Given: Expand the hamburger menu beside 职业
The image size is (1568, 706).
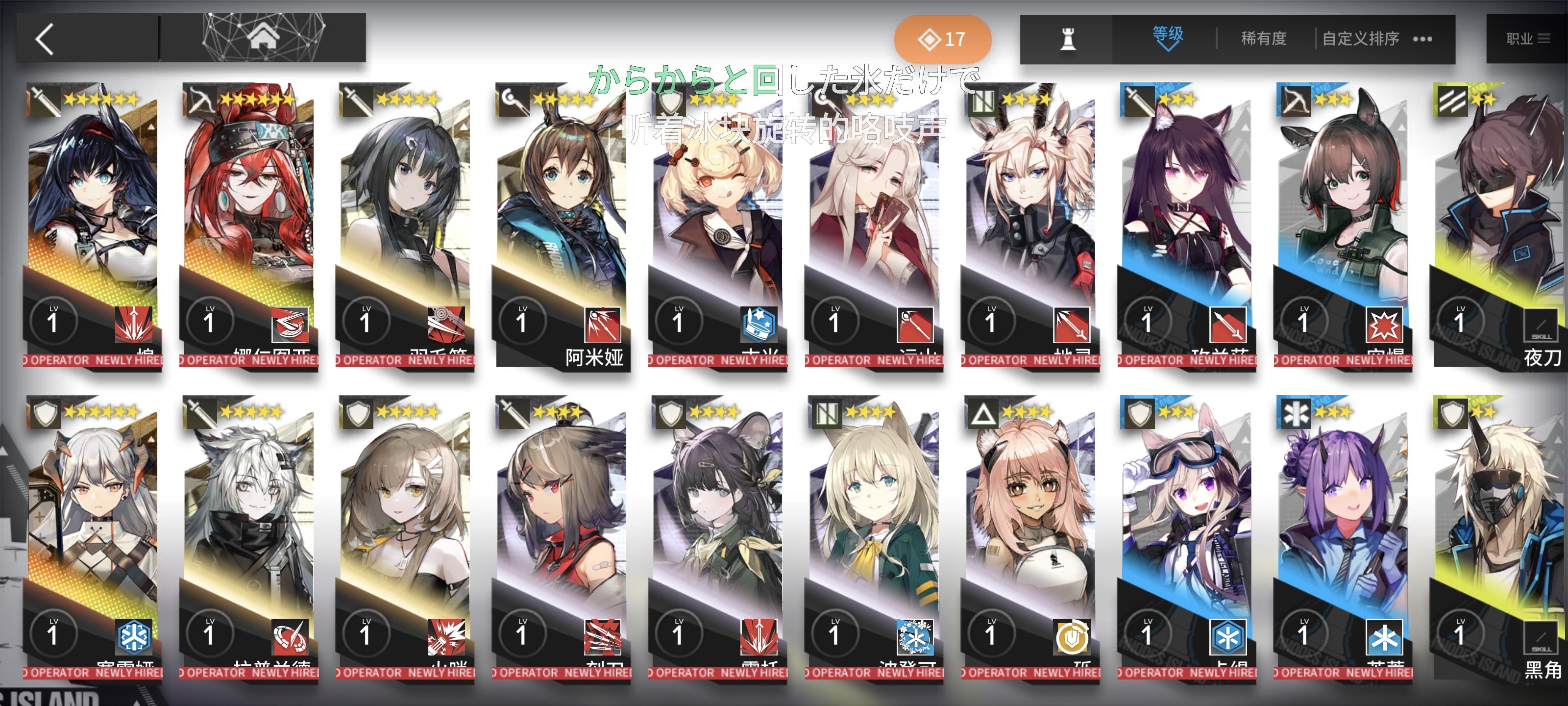Looking at the screenshot, I should point(1545,38).
